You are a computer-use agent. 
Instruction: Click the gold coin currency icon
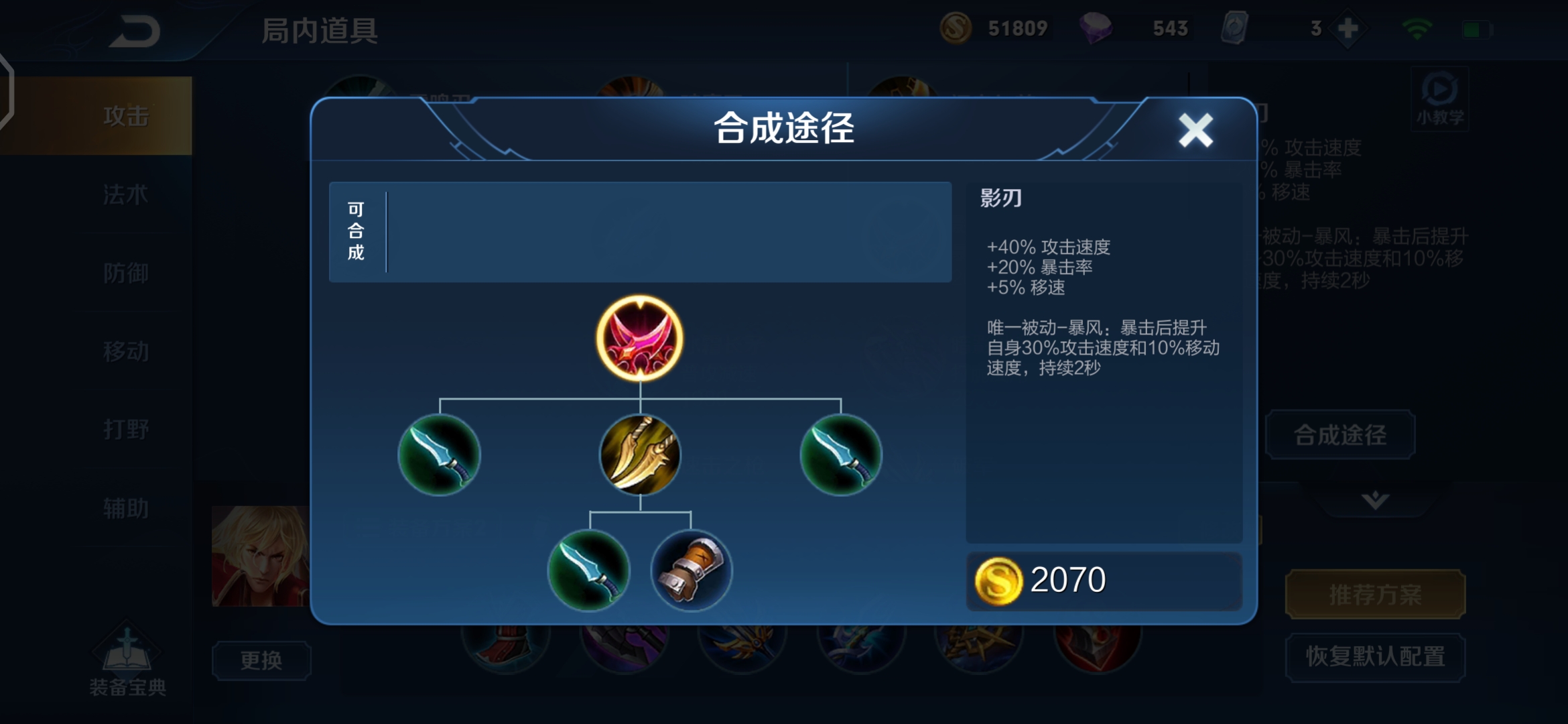pyautogui.click(x=957, y=28)
